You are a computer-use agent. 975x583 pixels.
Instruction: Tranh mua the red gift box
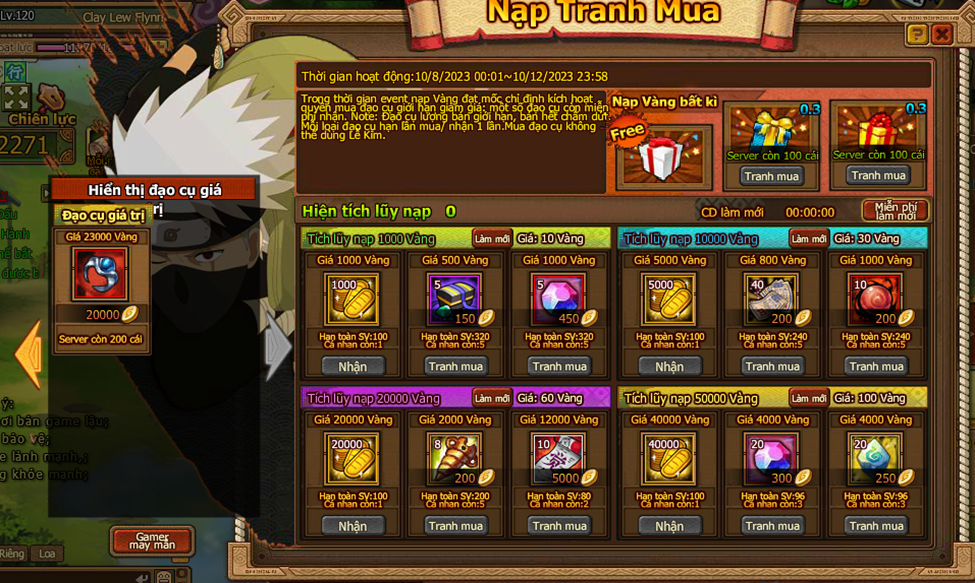(877, 175)
